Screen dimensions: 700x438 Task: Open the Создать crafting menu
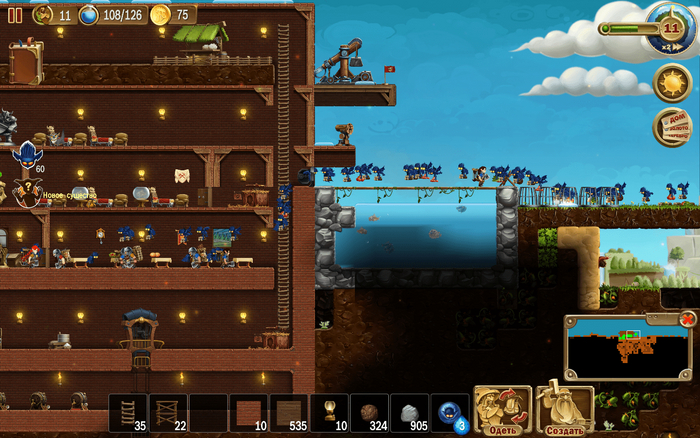(x=565, y=411)
